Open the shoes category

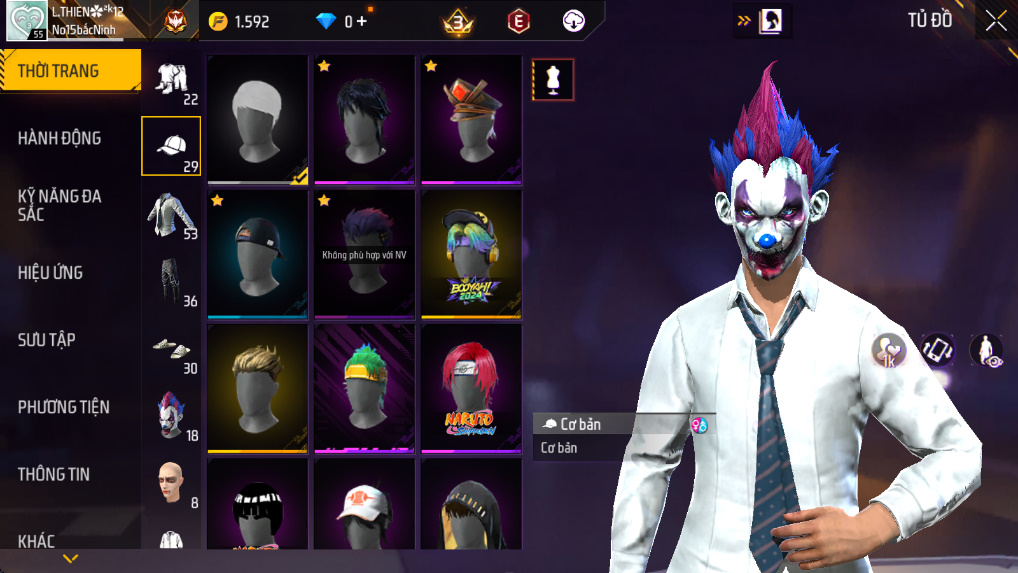coord(171,350)
